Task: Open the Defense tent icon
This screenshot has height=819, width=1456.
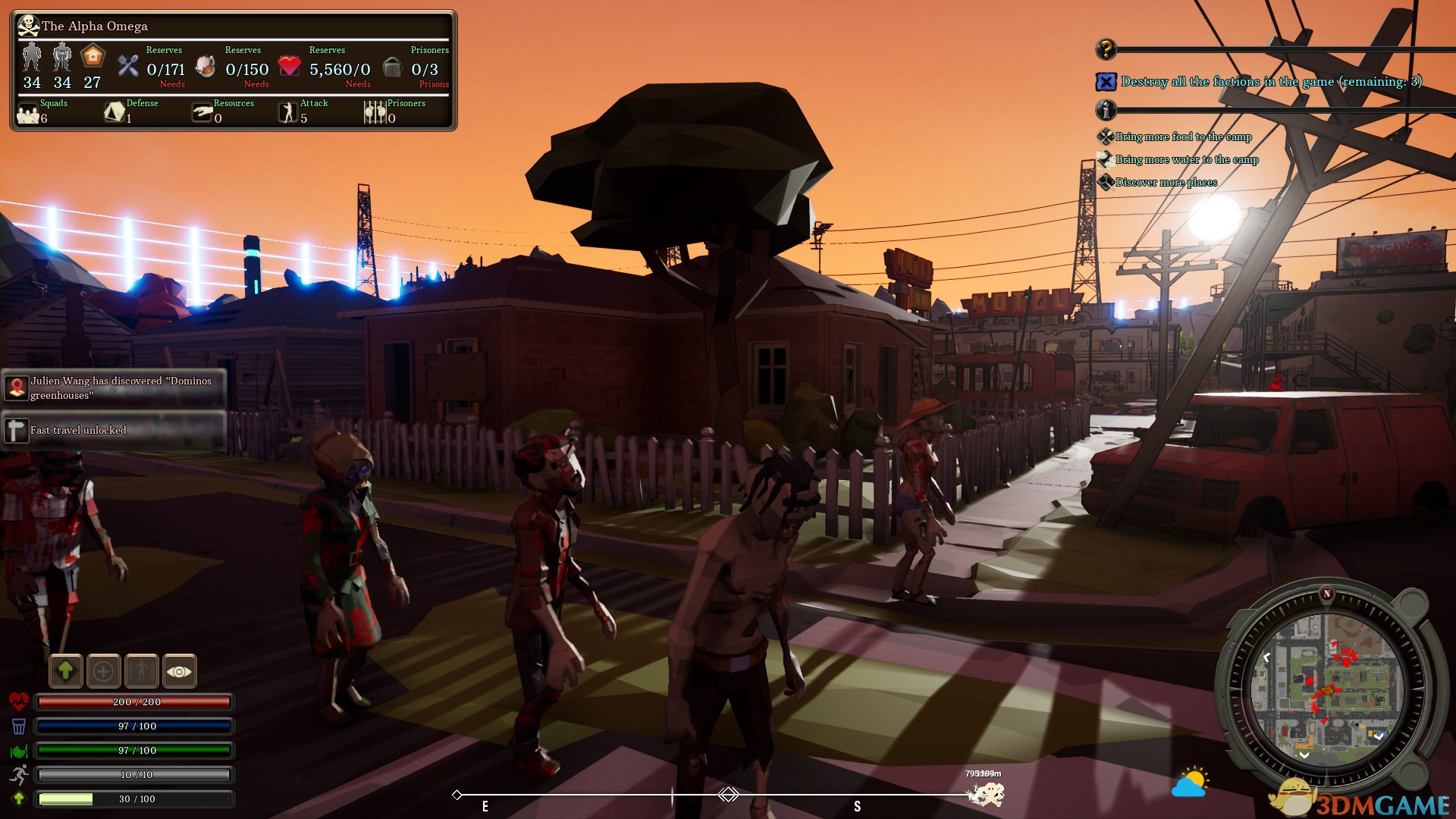Action: pyautogui.click(x=115, y=113)
